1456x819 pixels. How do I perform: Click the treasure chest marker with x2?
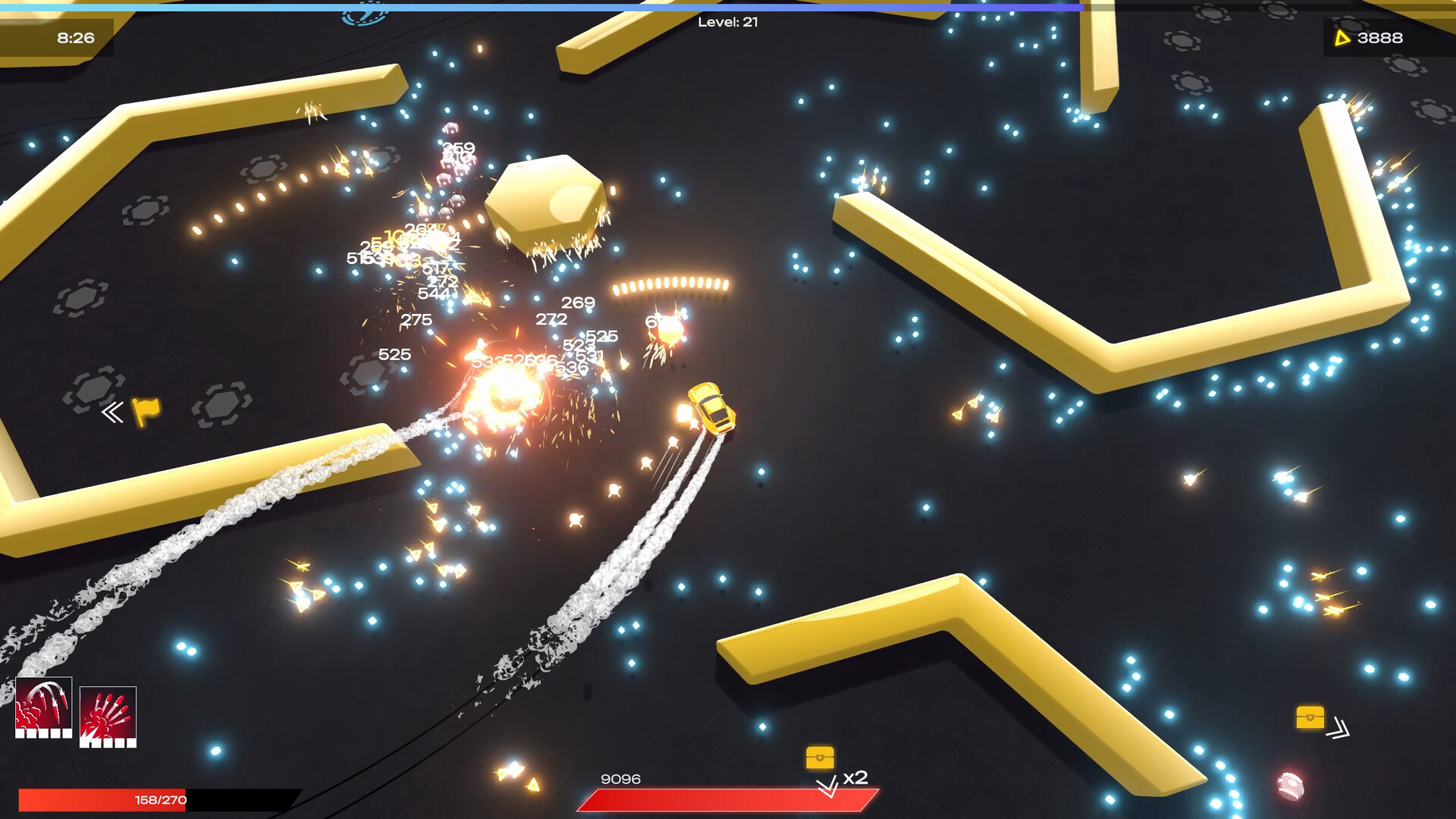point(820,758)
